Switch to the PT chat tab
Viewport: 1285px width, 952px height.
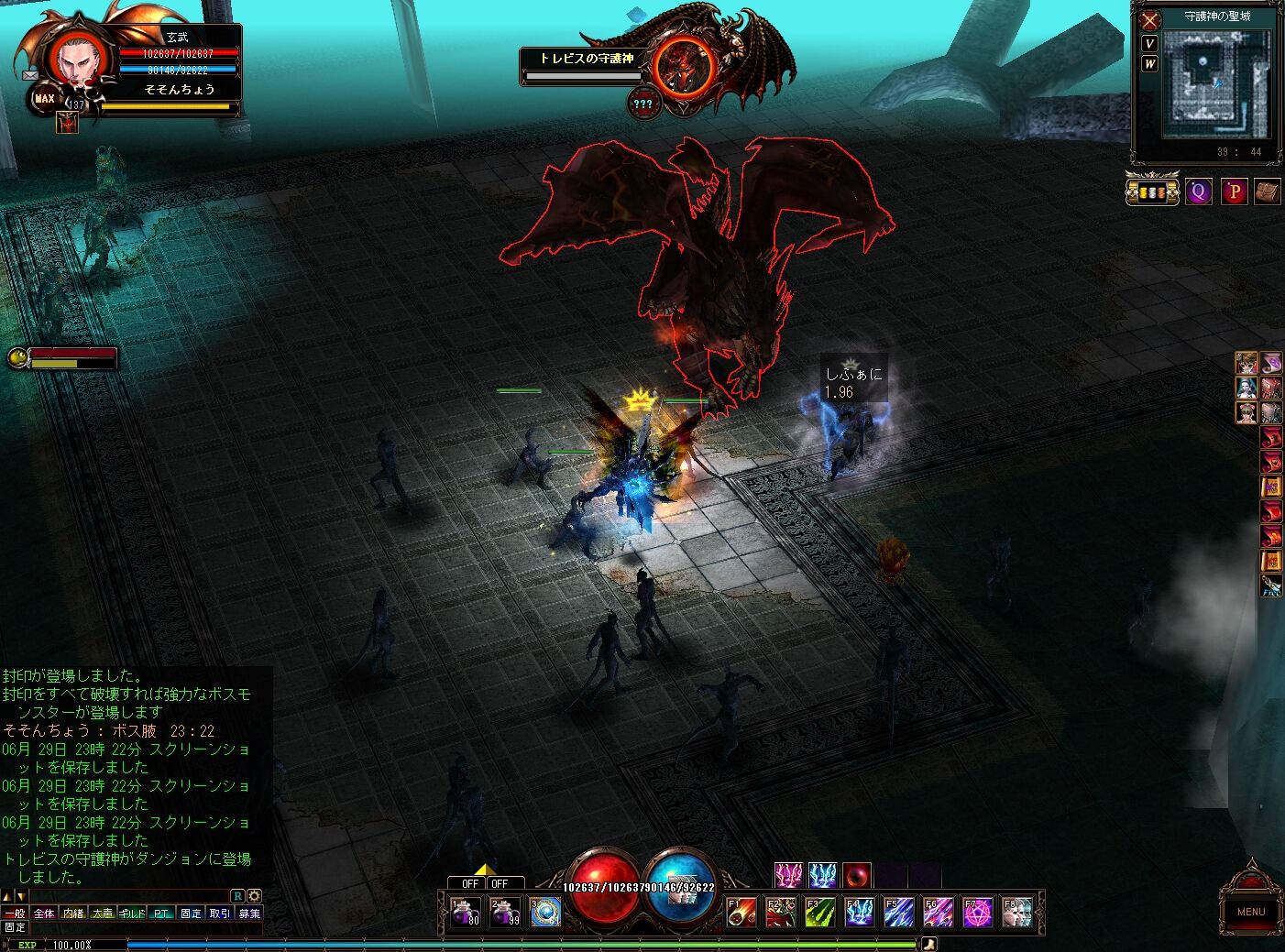(x=161, y=914)
